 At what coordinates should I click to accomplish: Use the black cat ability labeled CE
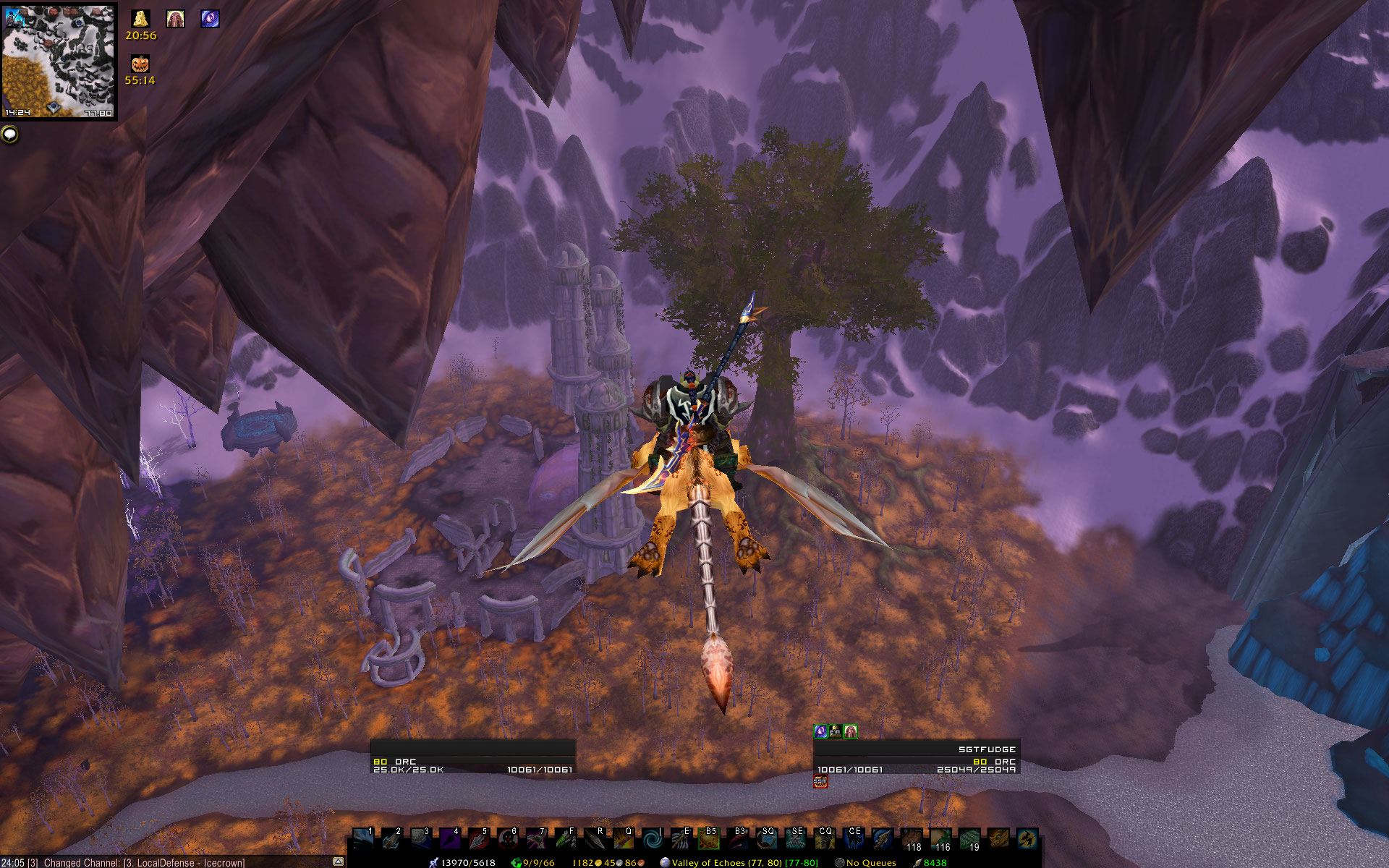pyautogui.click(x=854, y=839)
